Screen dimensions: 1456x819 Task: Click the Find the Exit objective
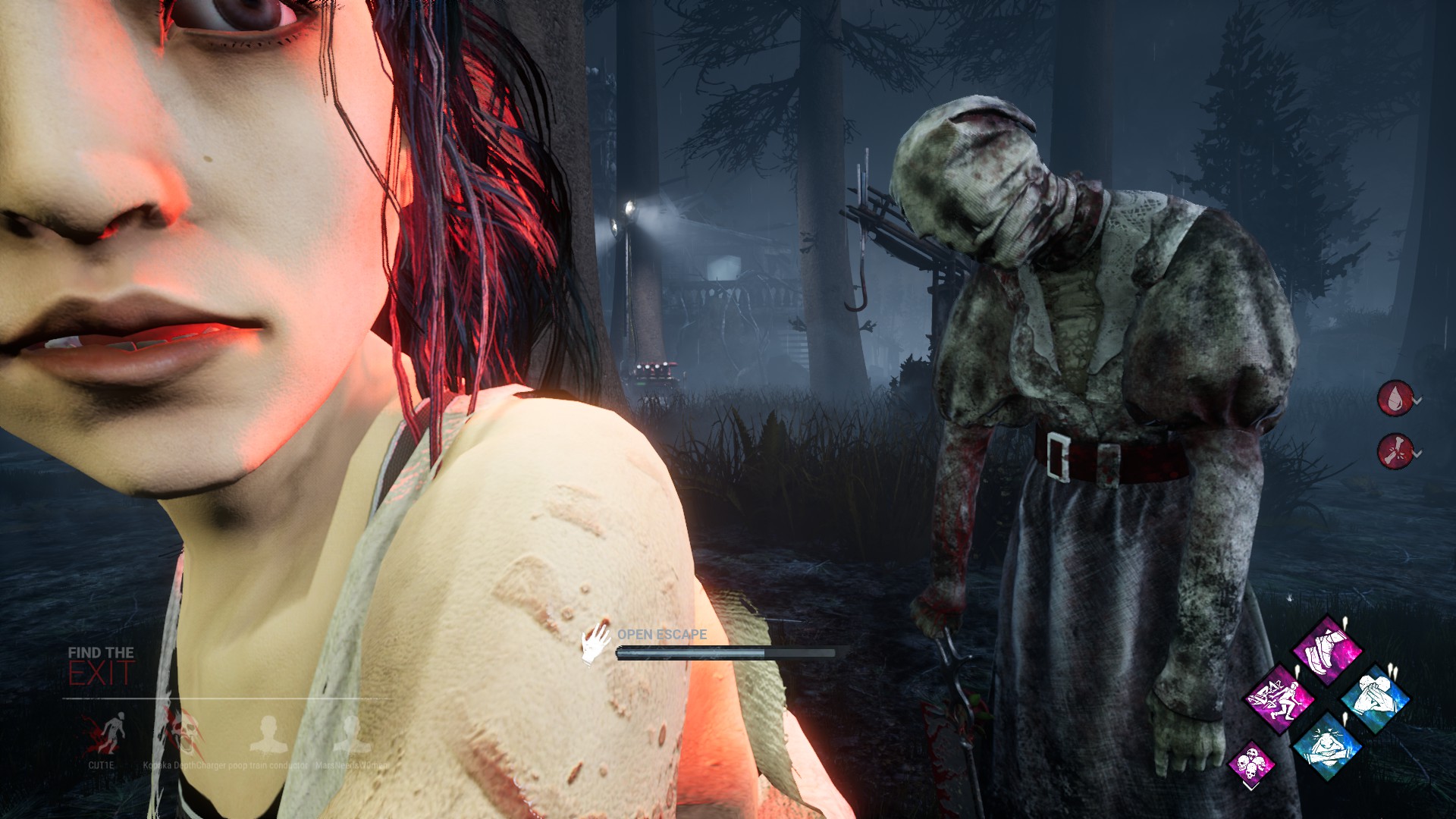tap(101, 665)
